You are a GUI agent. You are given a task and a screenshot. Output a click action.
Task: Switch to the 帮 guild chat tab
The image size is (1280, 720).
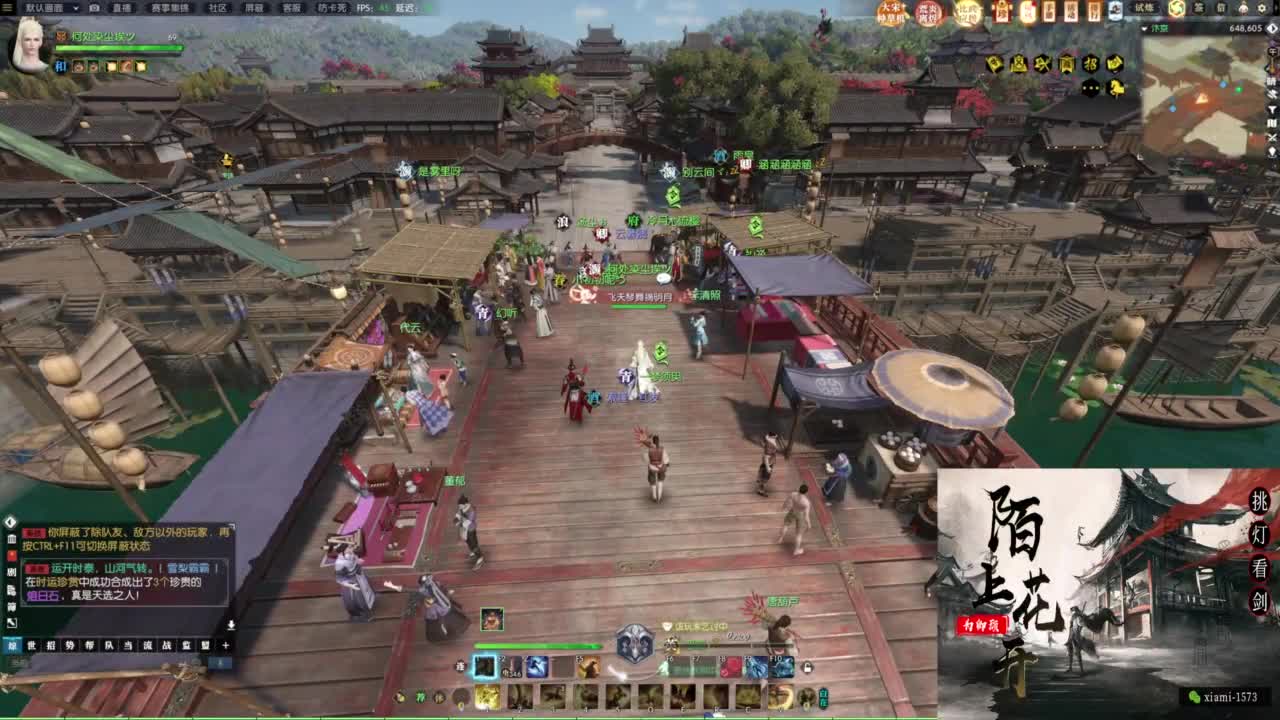point(90,646)
